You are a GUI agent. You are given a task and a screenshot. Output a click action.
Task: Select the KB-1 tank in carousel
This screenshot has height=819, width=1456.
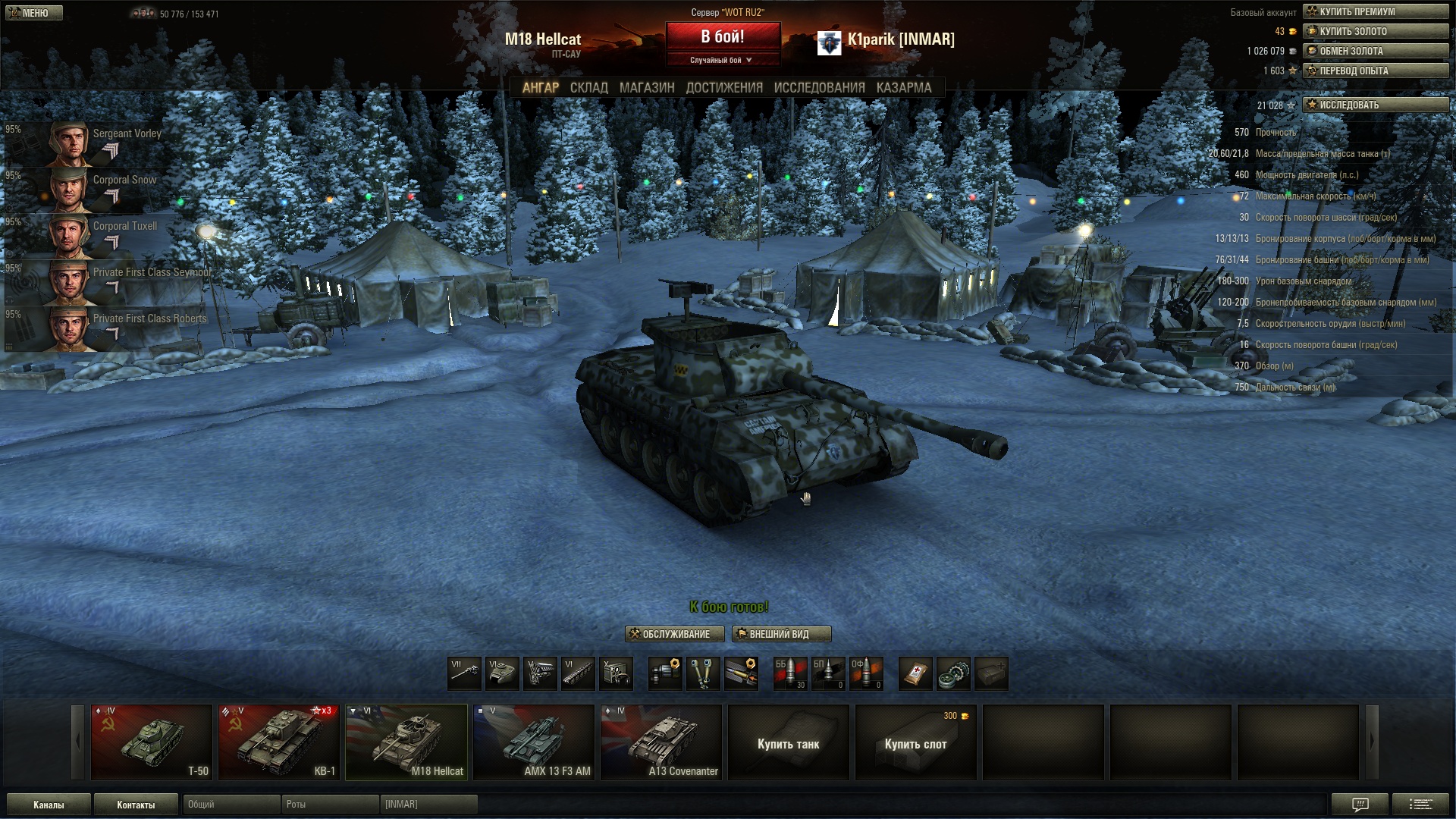[x=278, y=742]
